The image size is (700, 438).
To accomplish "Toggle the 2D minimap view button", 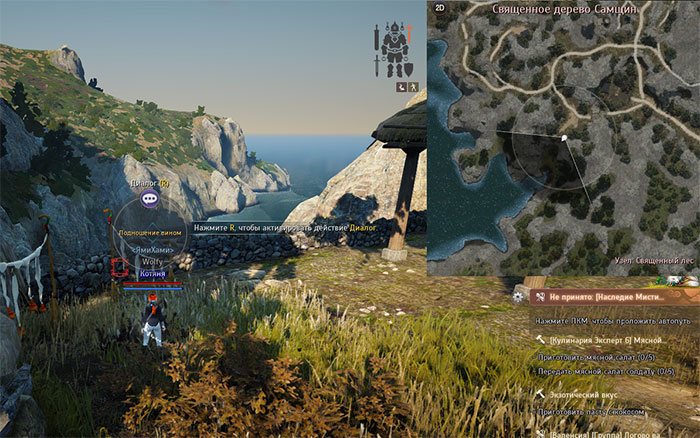I will [x=440, y=8].
